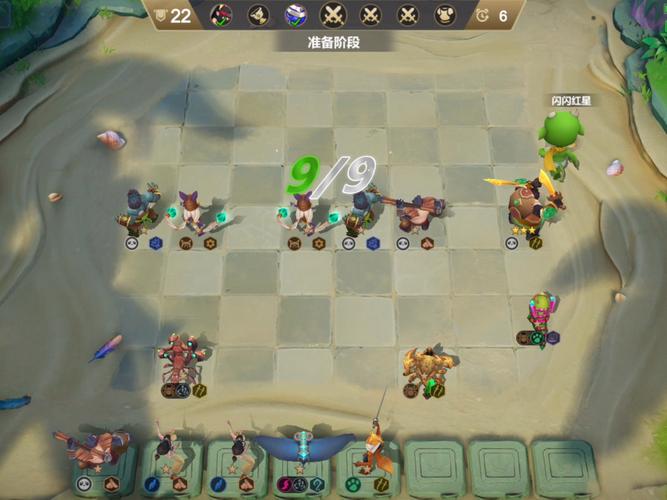This screenshot has width=667, height=500.
Task: Select the red lobster unit on the board
Action: [x=182, y=361]
